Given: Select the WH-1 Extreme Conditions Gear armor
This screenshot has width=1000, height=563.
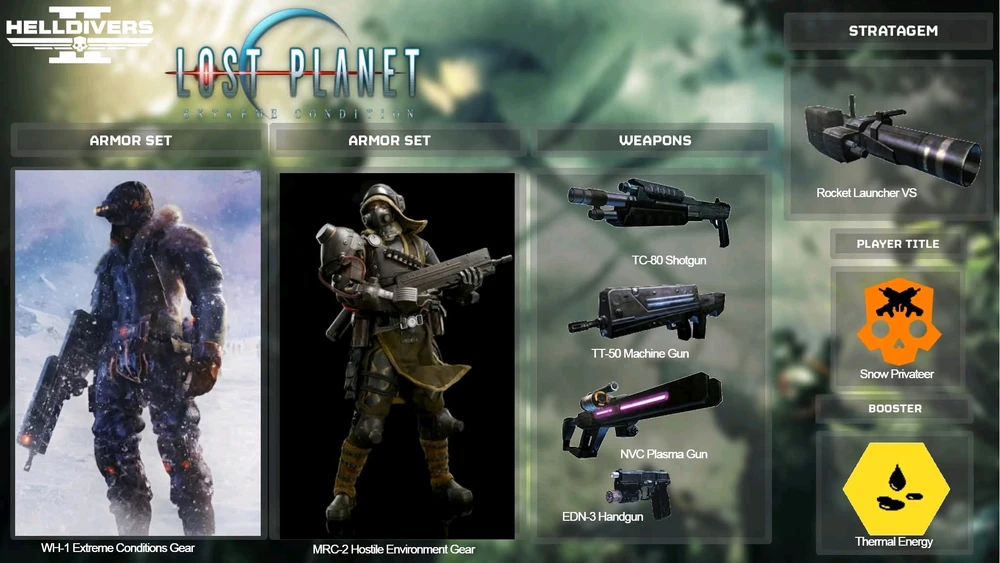Looking at the screenshot, I should [138, 353].
